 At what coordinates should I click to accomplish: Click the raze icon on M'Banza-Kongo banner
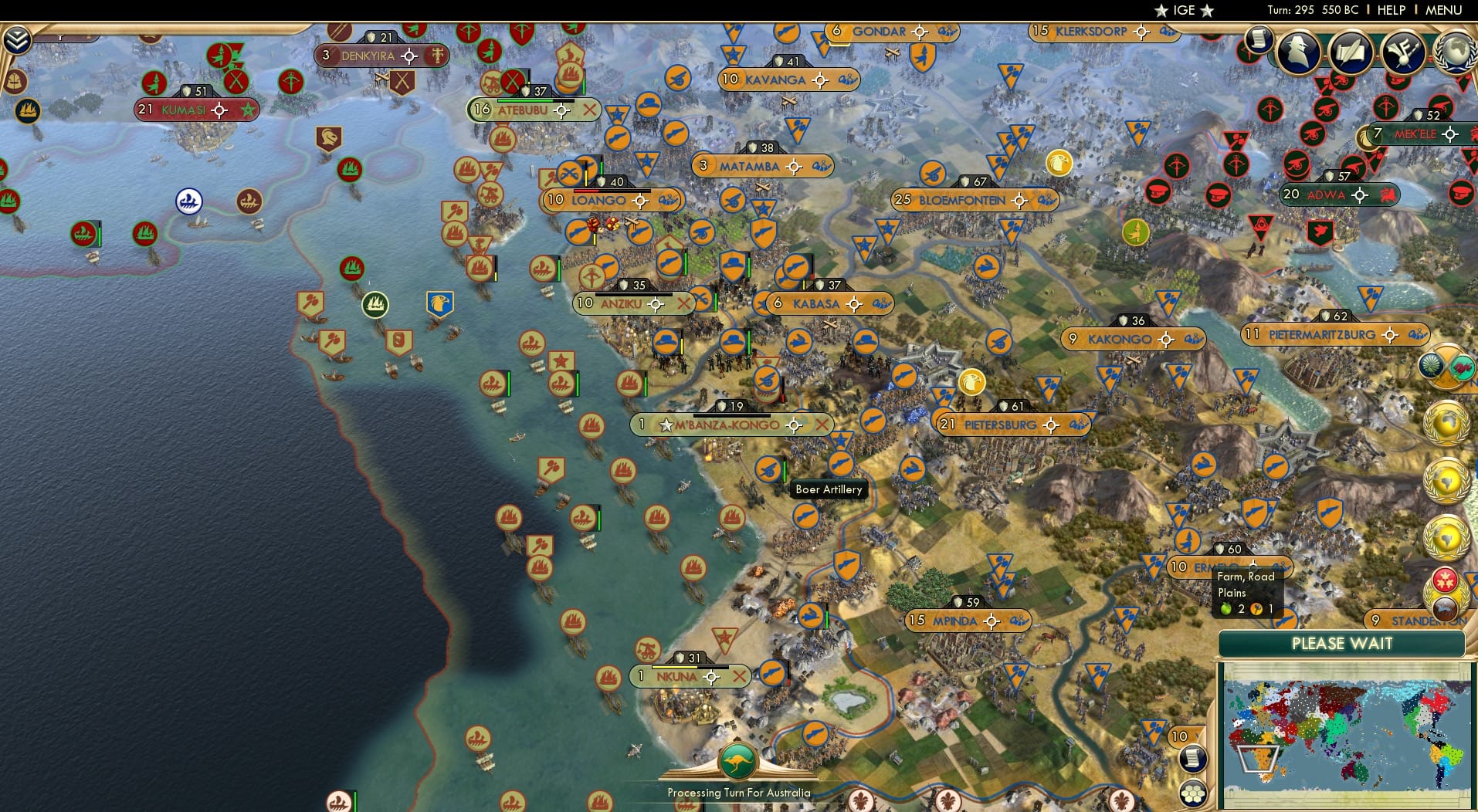coord(822,425)
